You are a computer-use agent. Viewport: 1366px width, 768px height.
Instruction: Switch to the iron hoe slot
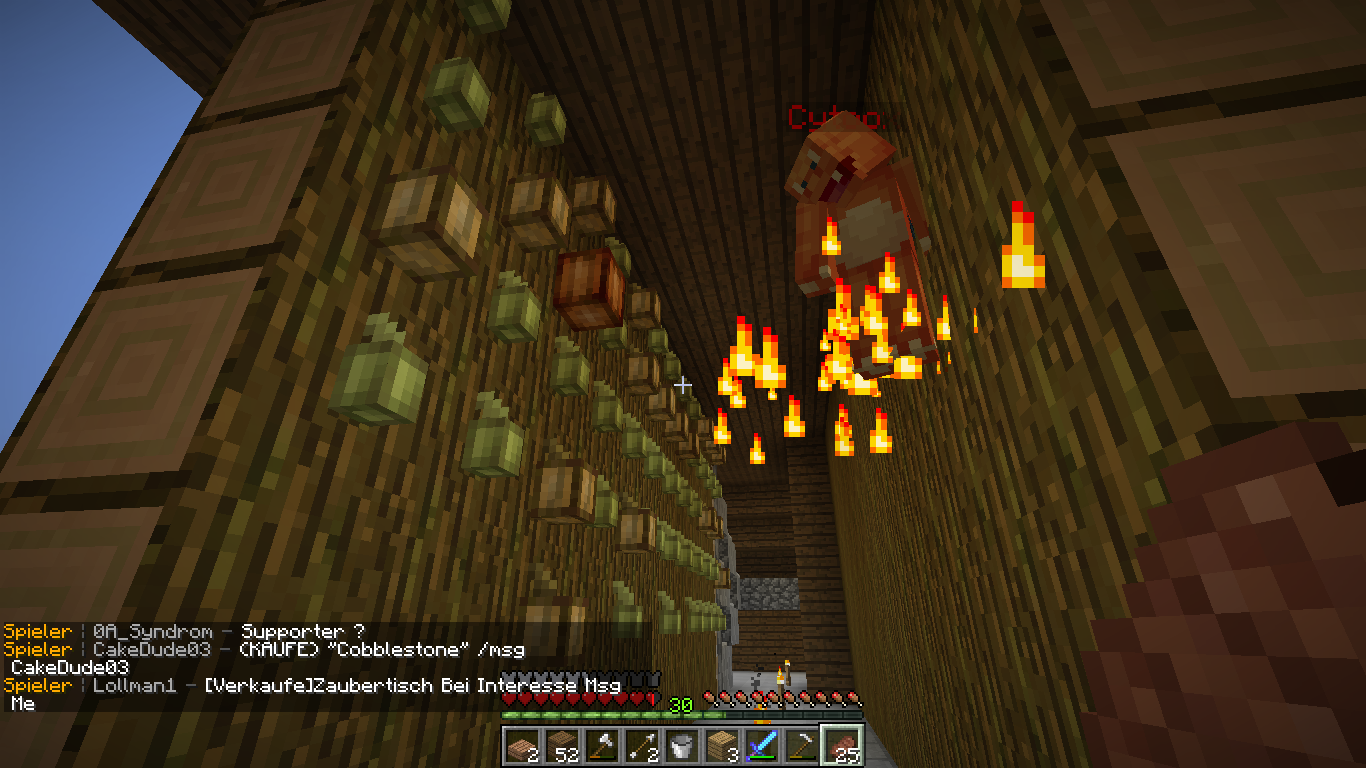(801, 745)
